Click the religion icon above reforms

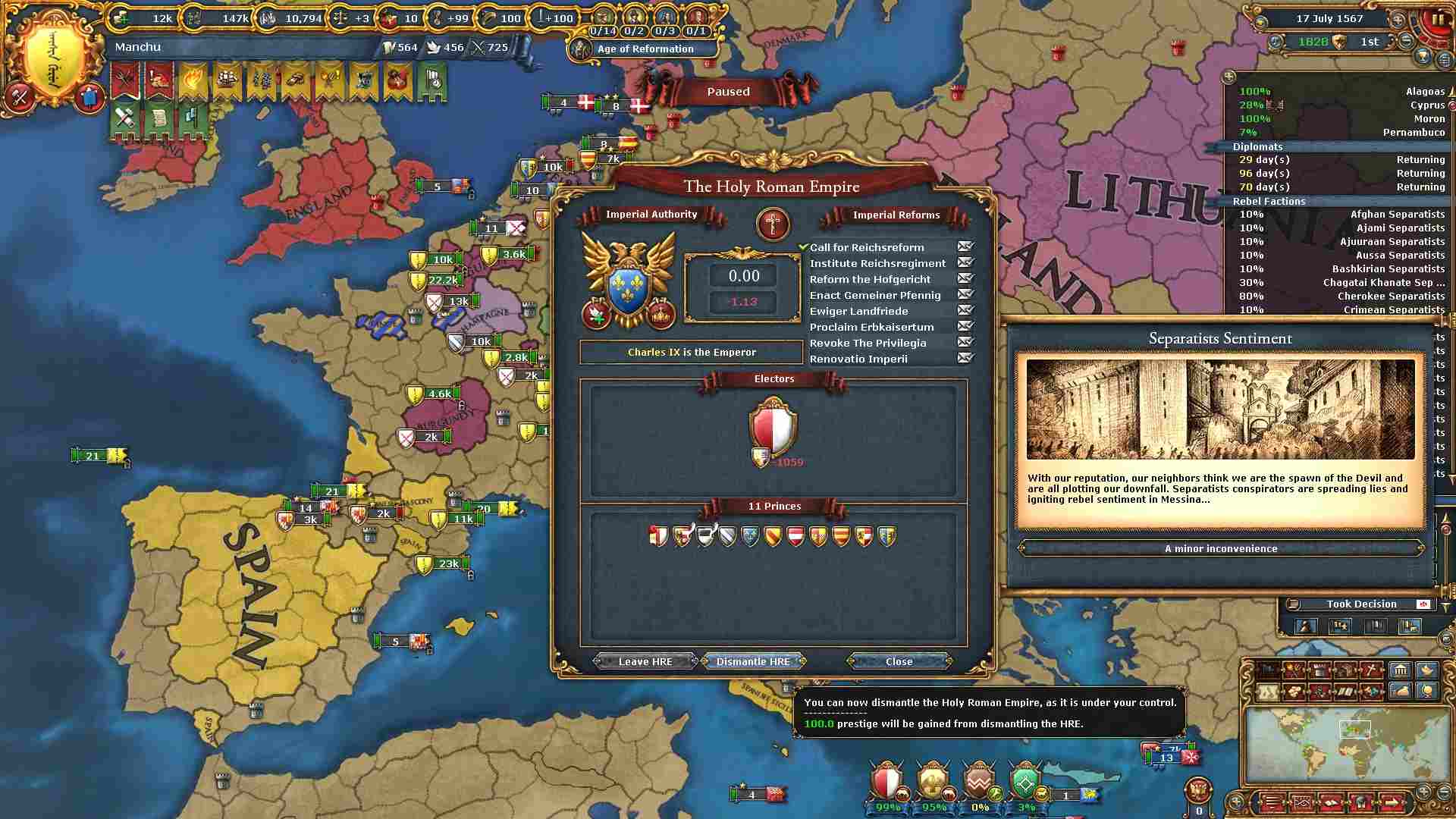point(773,224)
